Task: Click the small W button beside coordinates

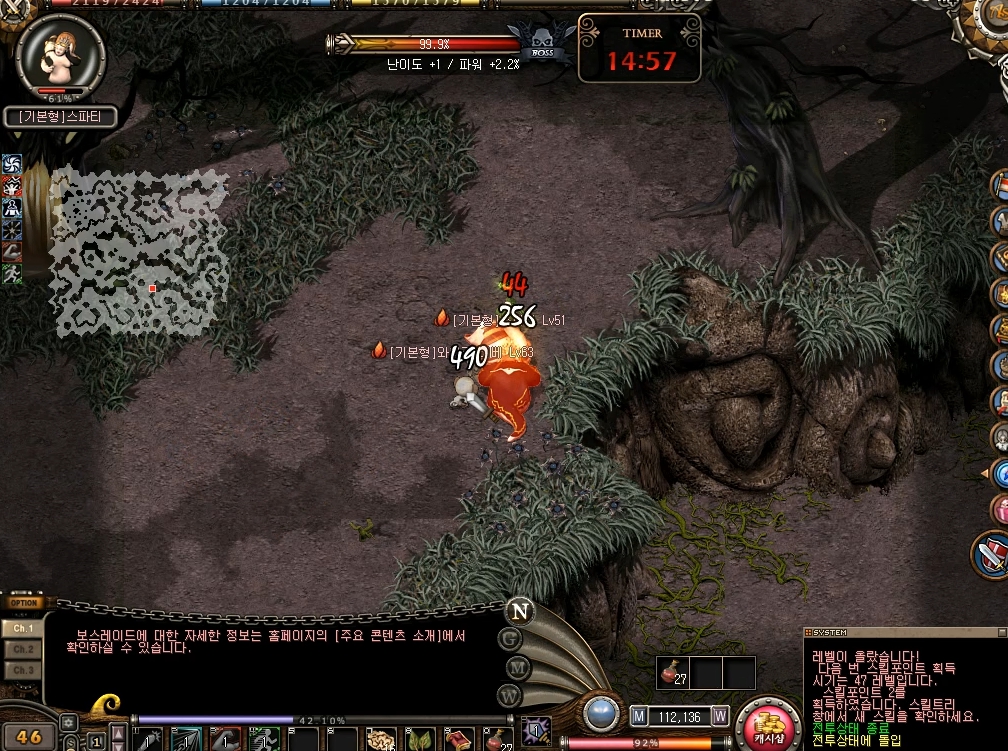Action: click(720, 716)
